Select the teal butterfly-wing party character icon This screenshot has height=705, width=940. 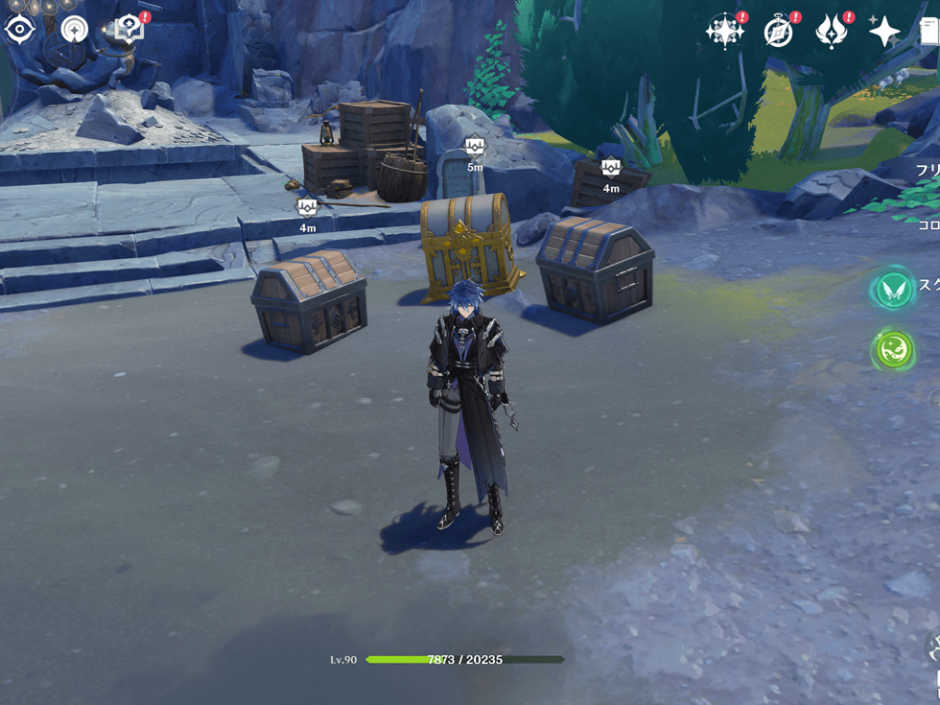point(892,290)
